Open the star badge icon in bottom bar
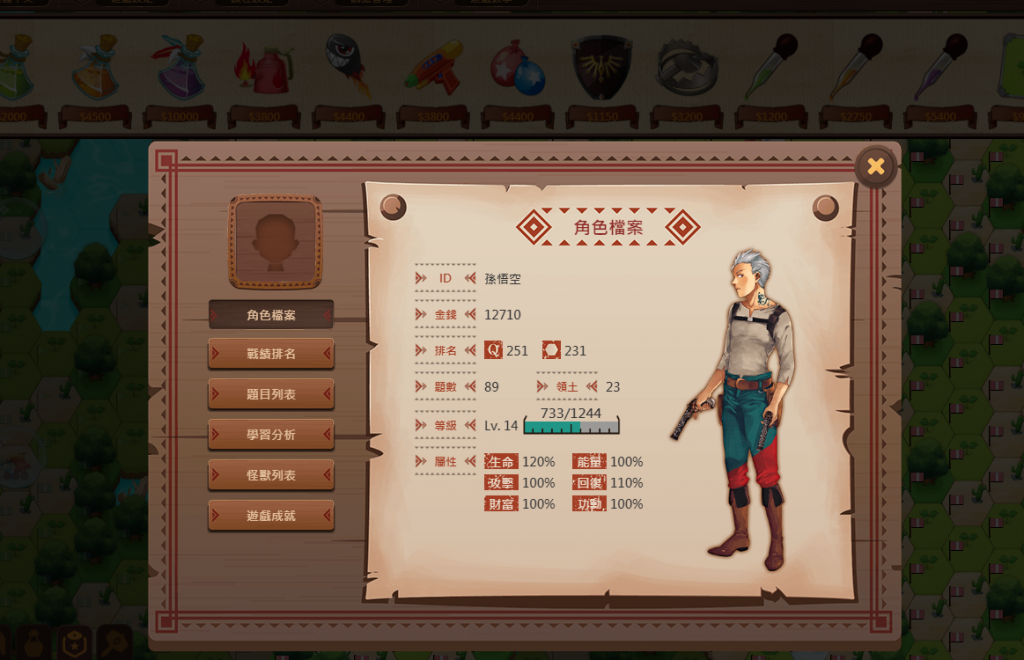This screenshot has height=660, width=1024. pos(74,643)
